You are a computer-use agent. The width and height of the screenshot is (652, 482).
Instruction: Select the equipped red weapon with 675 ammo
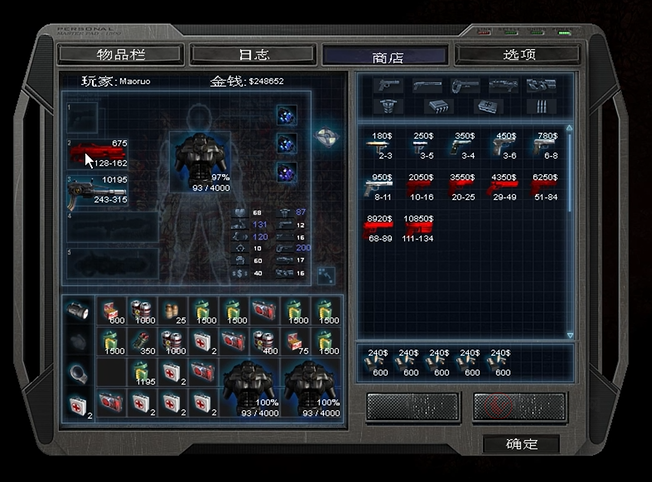98,154
